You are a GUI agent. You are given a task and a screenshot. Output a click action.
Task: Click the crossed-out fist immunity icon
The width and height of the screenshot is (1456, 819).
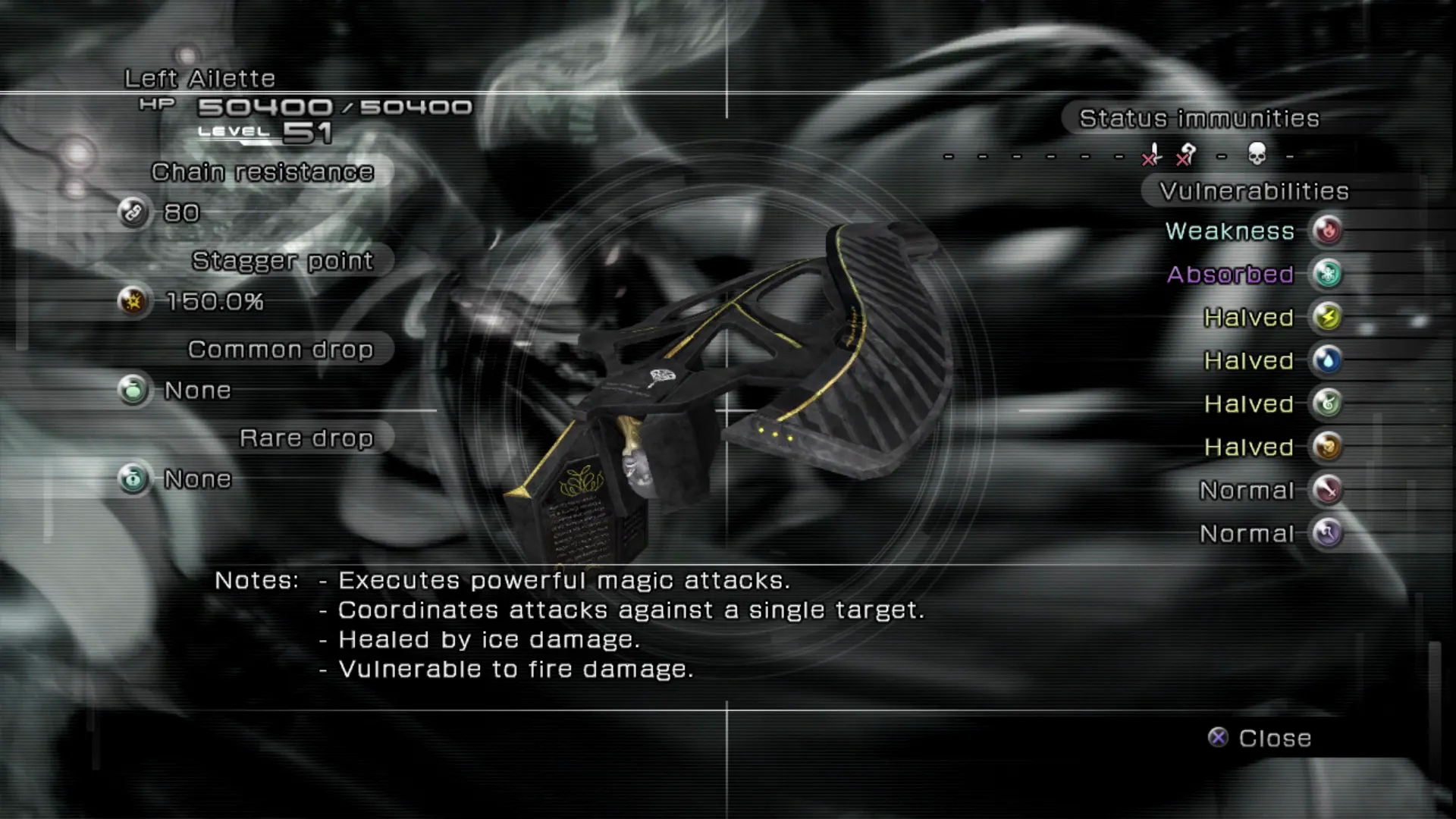click(1186, 155)
